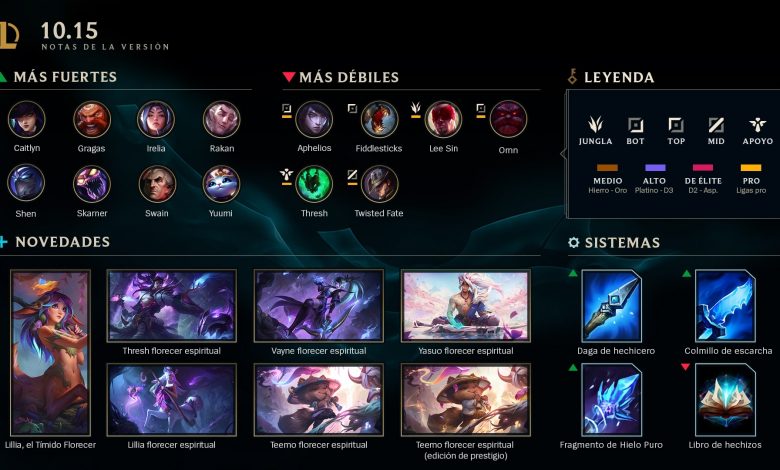Viewport: 780px width, 470px height.
Task: Open the Thresh nerfed champion portrait
Action: (314, 184)
